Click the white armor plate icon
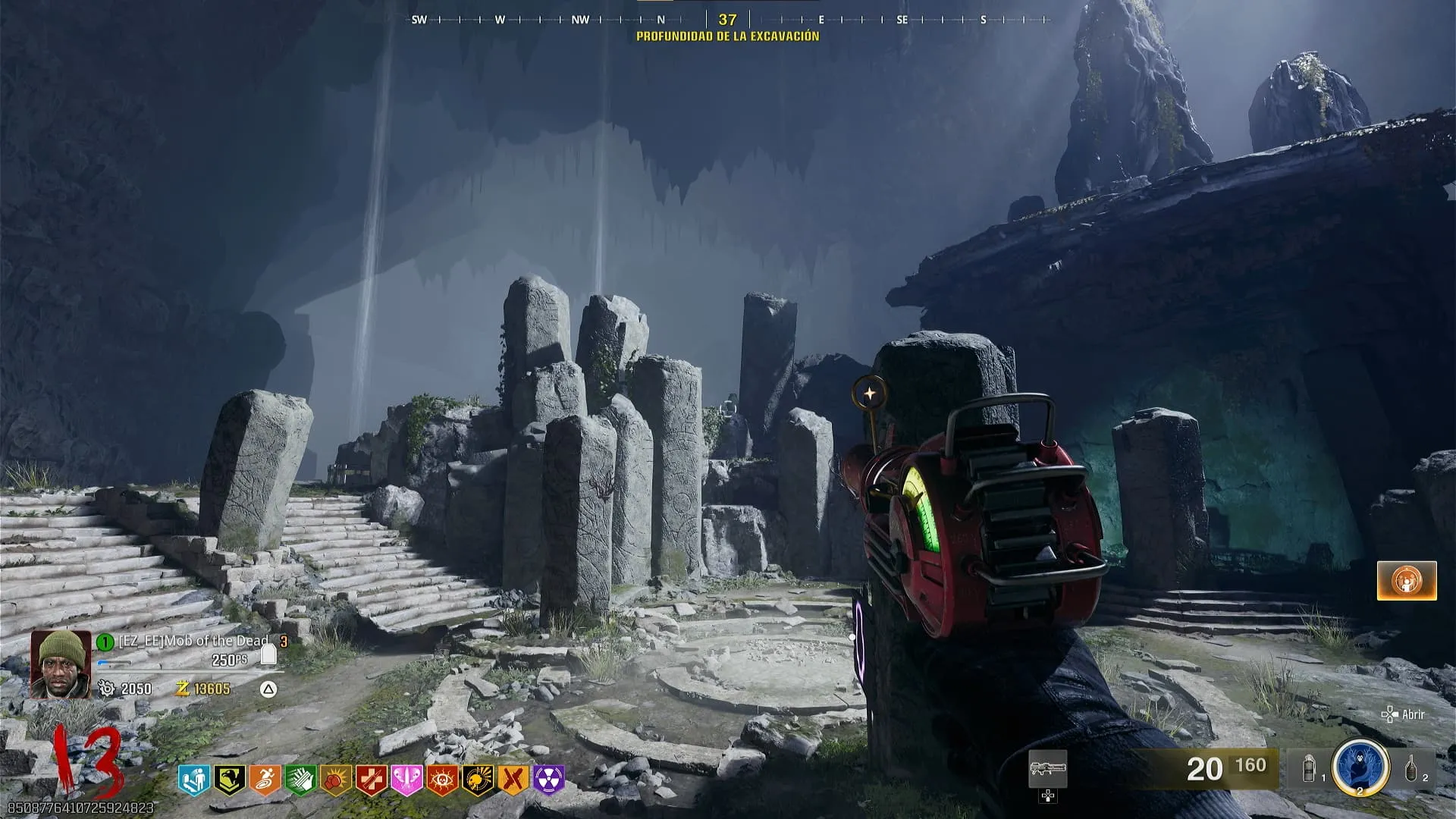1456x819 pixels. [268, 654]
